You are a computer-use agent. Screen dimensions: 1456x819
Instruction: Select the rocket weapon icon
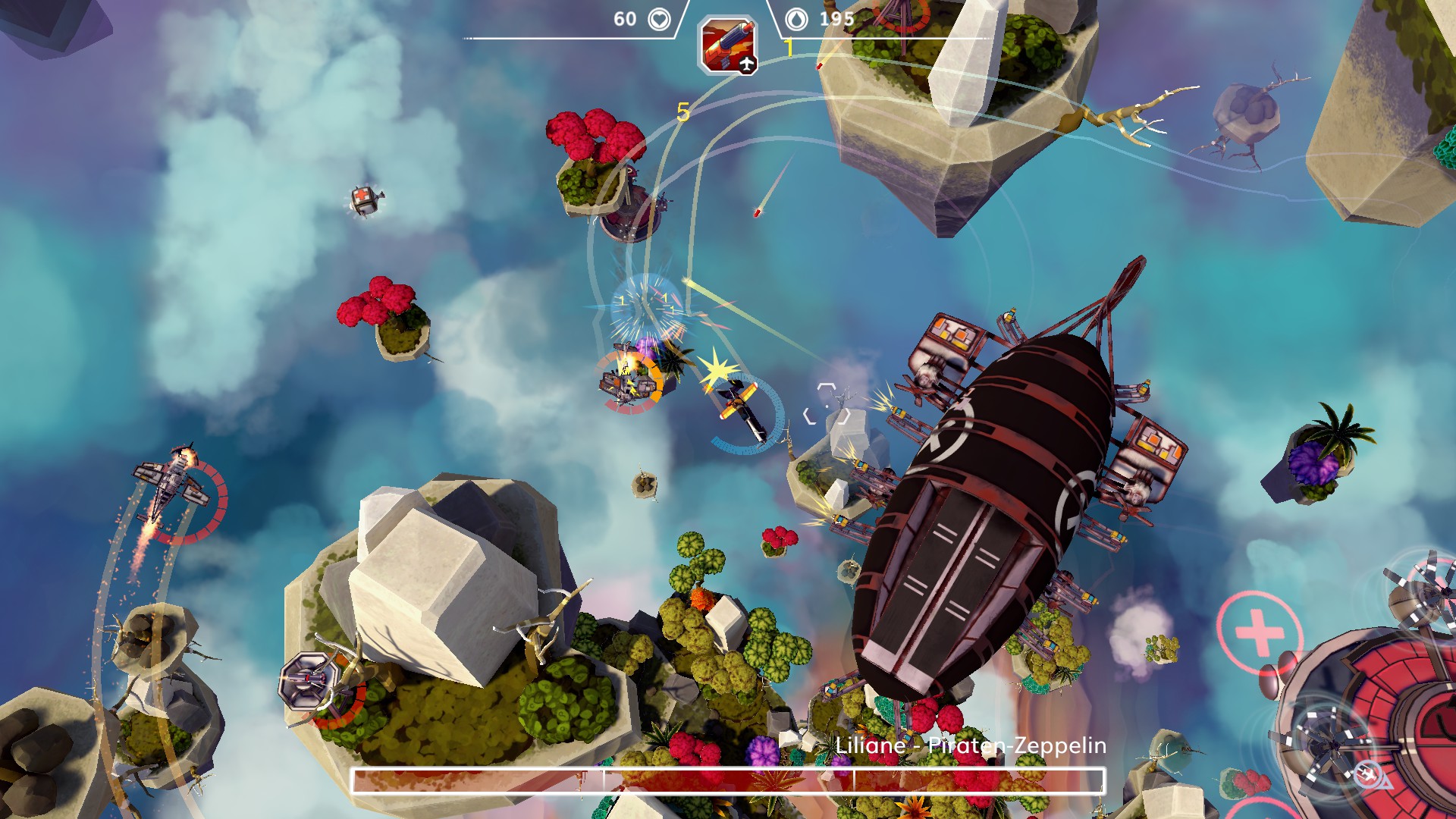click(x=727, y=45)
